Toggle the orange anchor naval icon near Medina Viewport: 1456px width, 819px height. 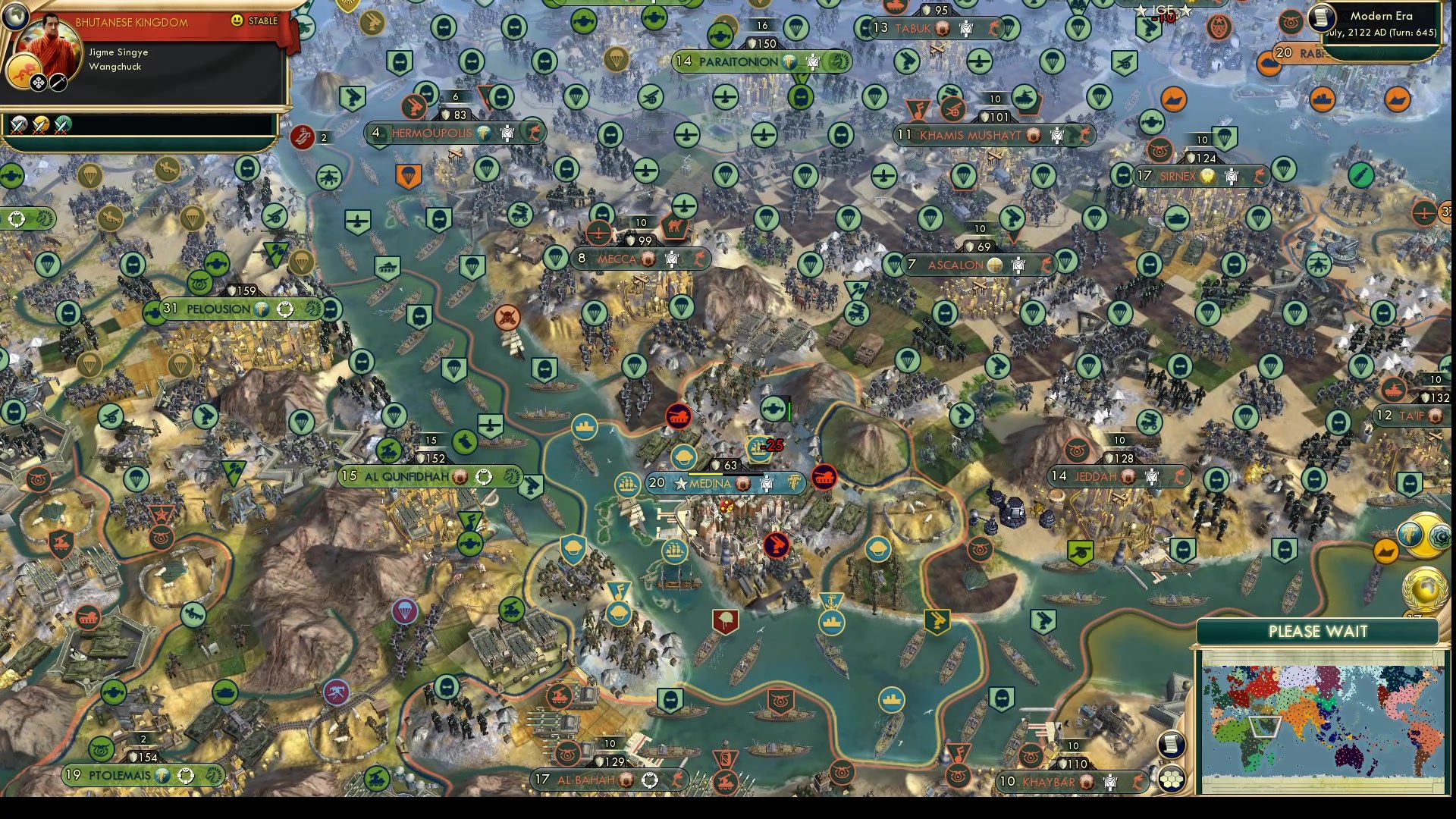coord(832,601)
